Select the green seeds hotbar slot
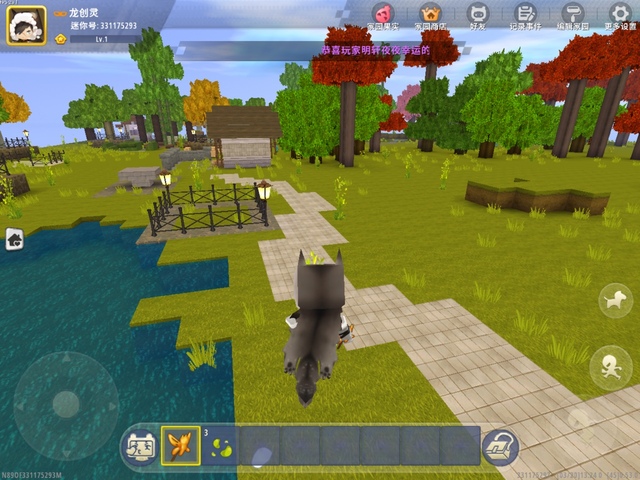640x480 pixels. point(220,445)
